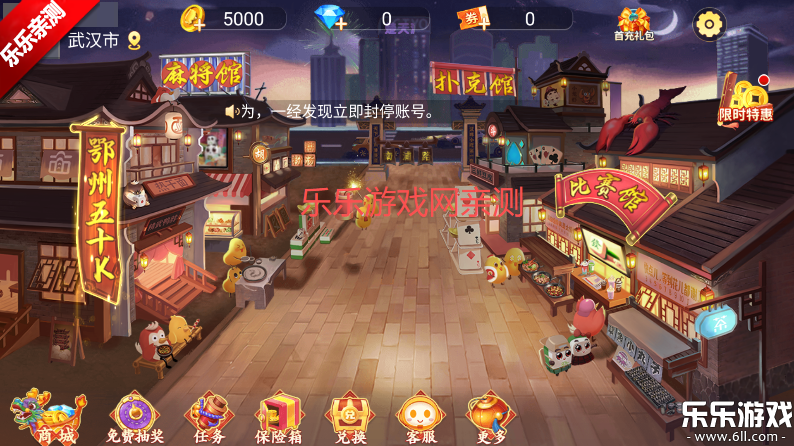Image resolution: width=794 pixels, height=446 pixels.
Task: Open the 兑换 exchange menu
Action: 350,416
